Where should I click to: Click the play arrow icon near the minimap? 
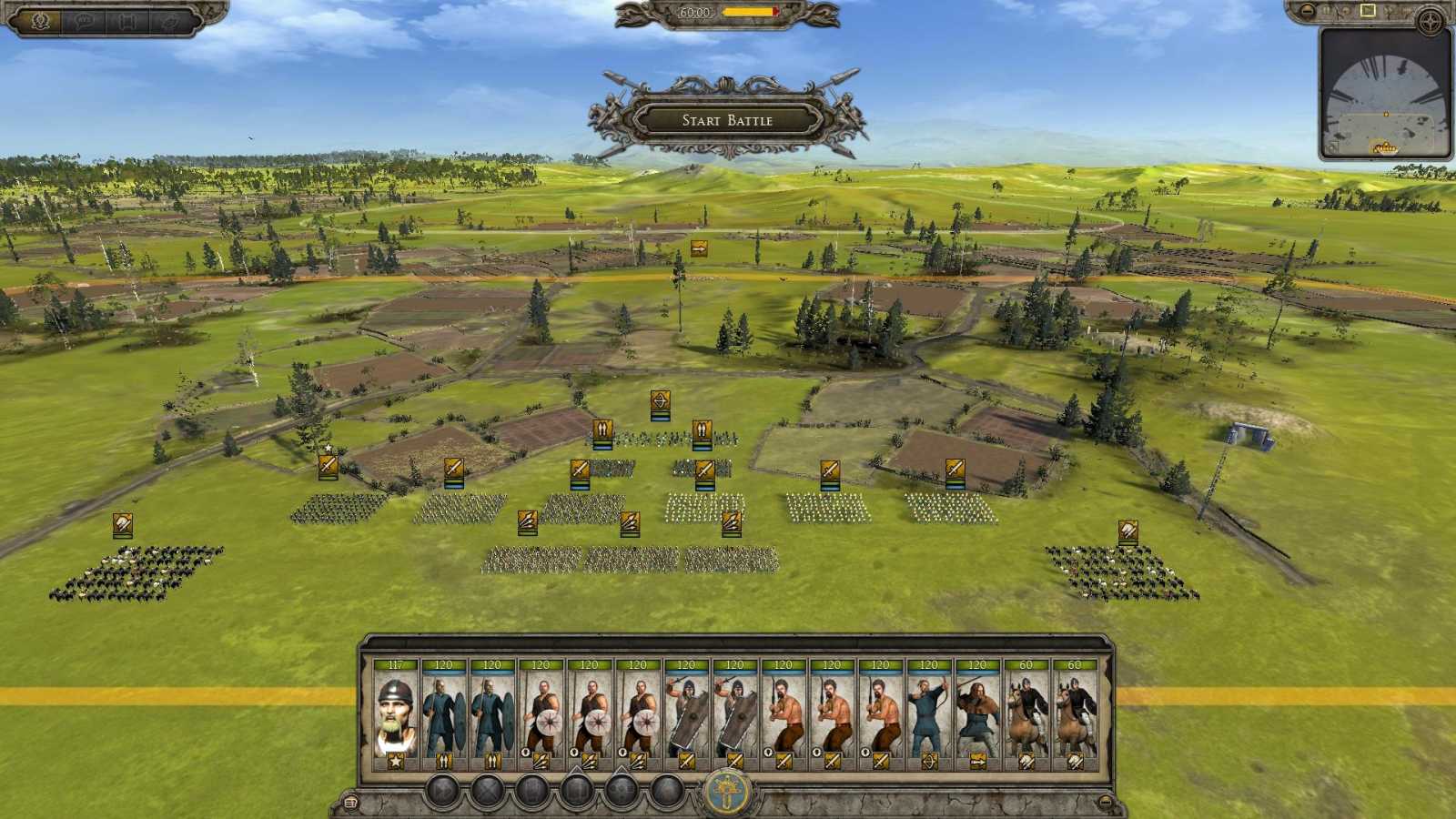[1367, 11]
